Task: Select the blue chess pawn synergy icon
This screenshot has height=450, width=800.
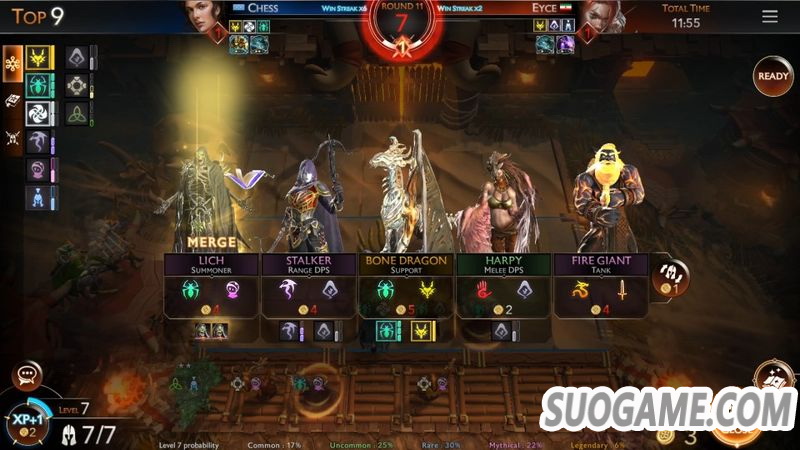Action: 37,199
